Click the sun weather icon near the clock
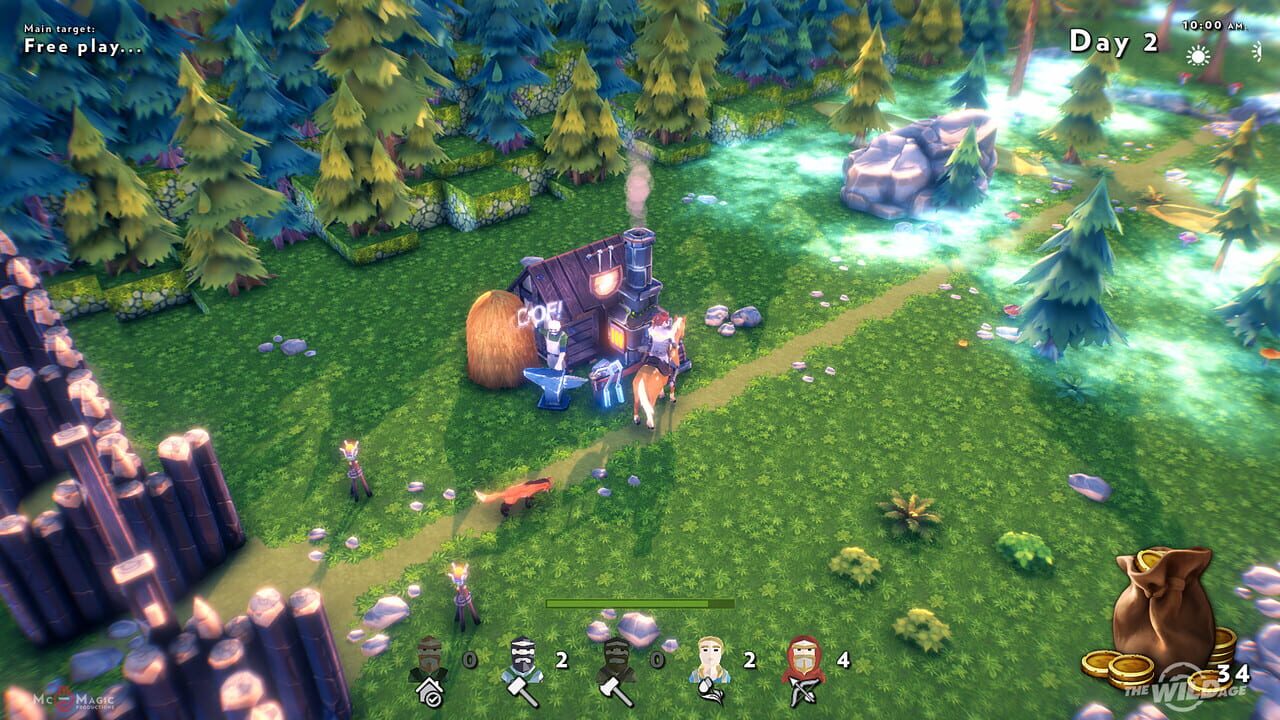Image resolution: width=1280 pixels, height=720 pixels. click(1198, 55)
